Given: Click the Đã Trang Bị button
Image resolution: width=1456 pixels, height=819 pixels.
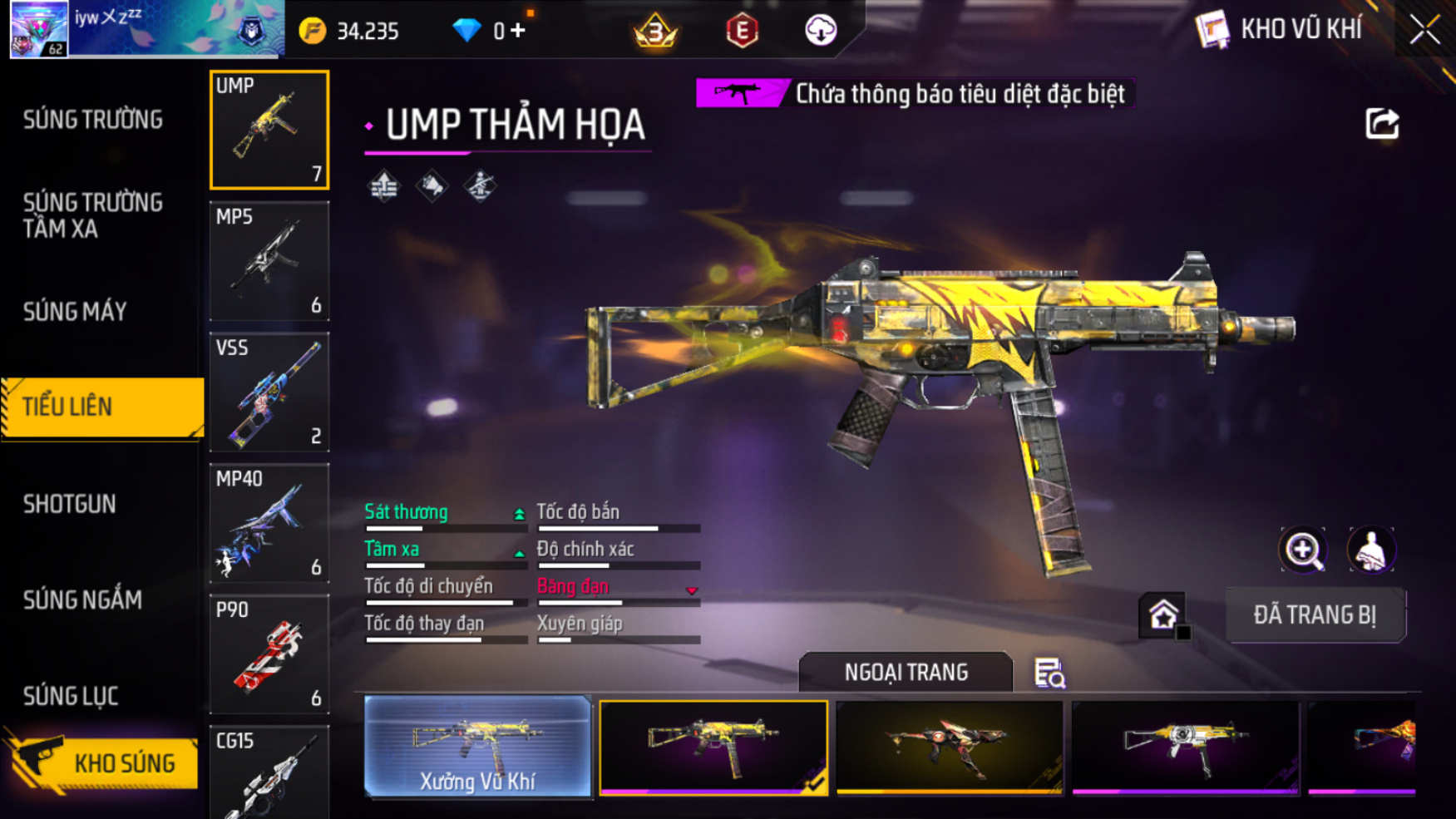Looking at the screenshot, I should (x=1315, y=615).
